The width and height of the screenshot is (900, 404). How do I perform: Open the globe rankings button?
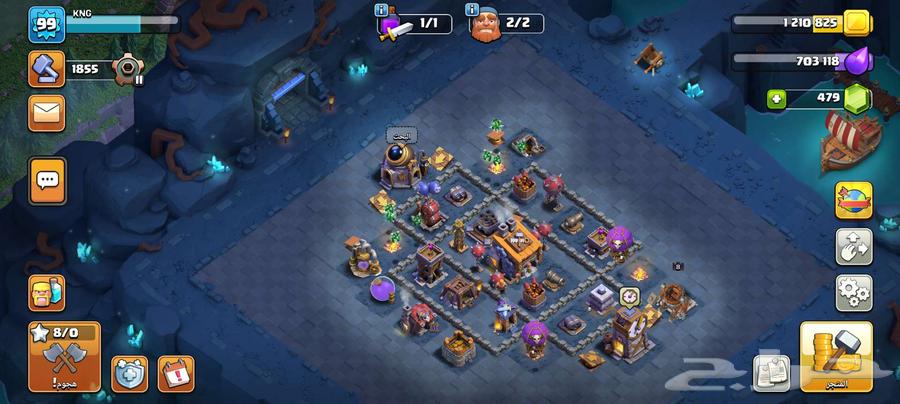click(x=854, y=197)
